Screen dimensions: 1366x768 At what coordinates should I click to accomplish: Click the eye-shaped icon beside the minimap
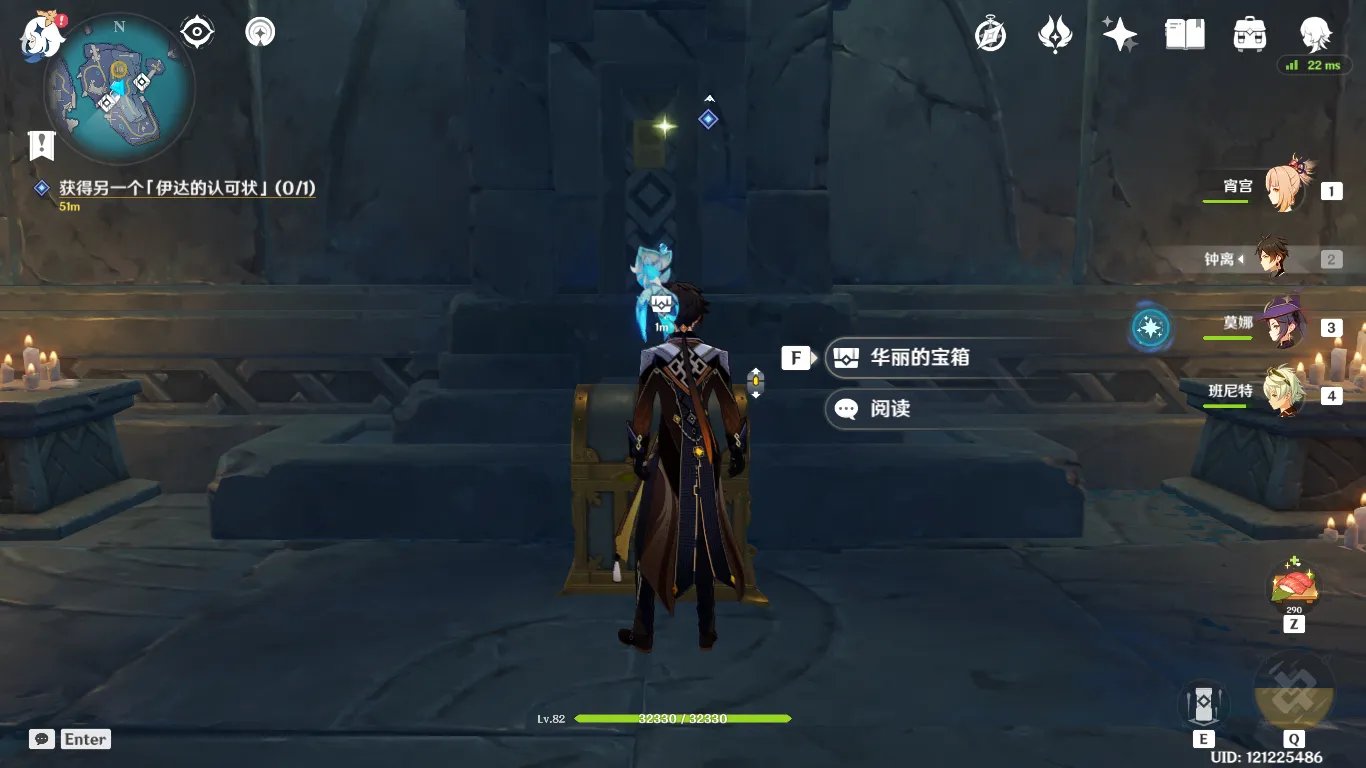197,33
